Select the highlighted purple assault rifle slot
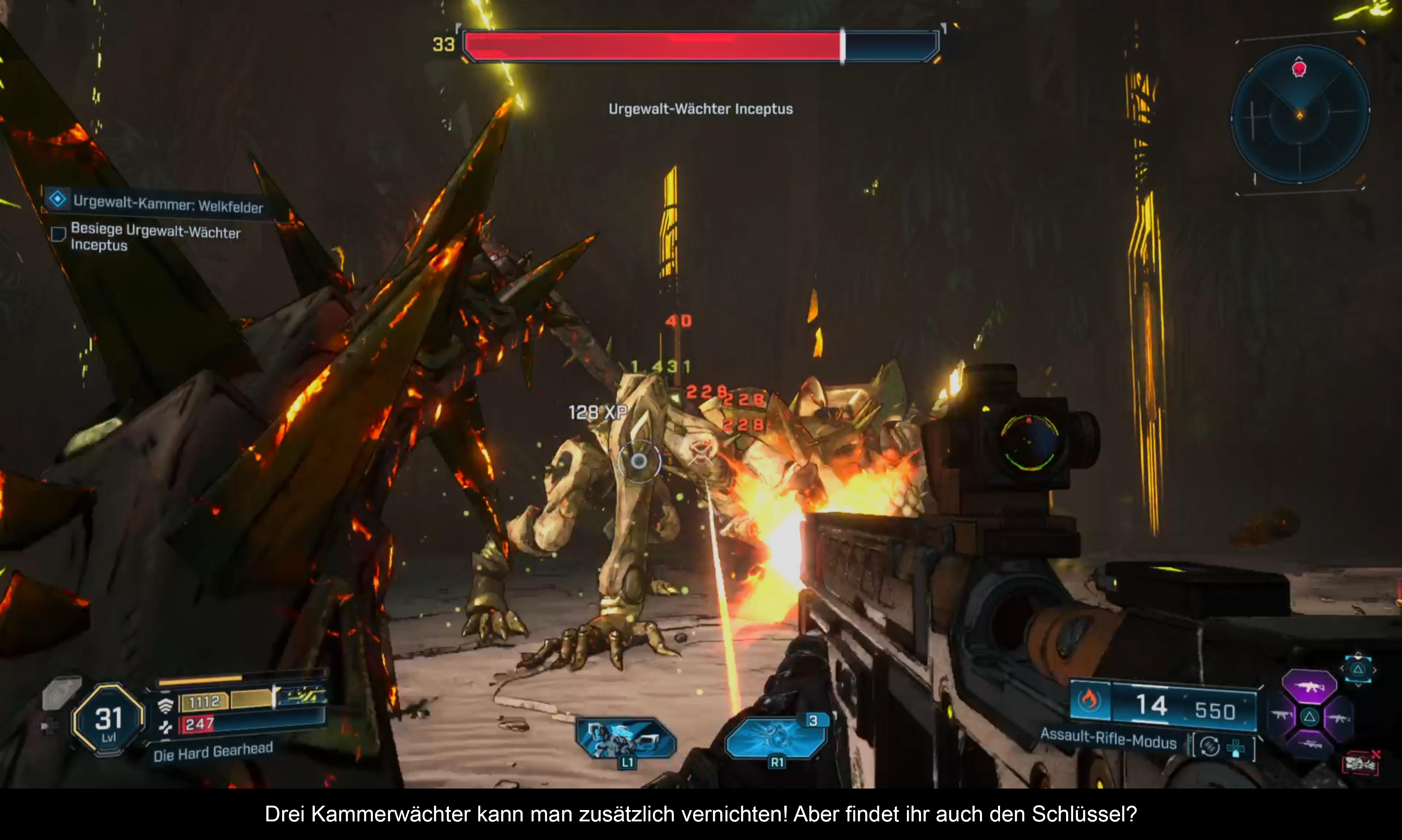Image resolution: width=1402 pixels, height=840 pixels. click(1309, 687)
